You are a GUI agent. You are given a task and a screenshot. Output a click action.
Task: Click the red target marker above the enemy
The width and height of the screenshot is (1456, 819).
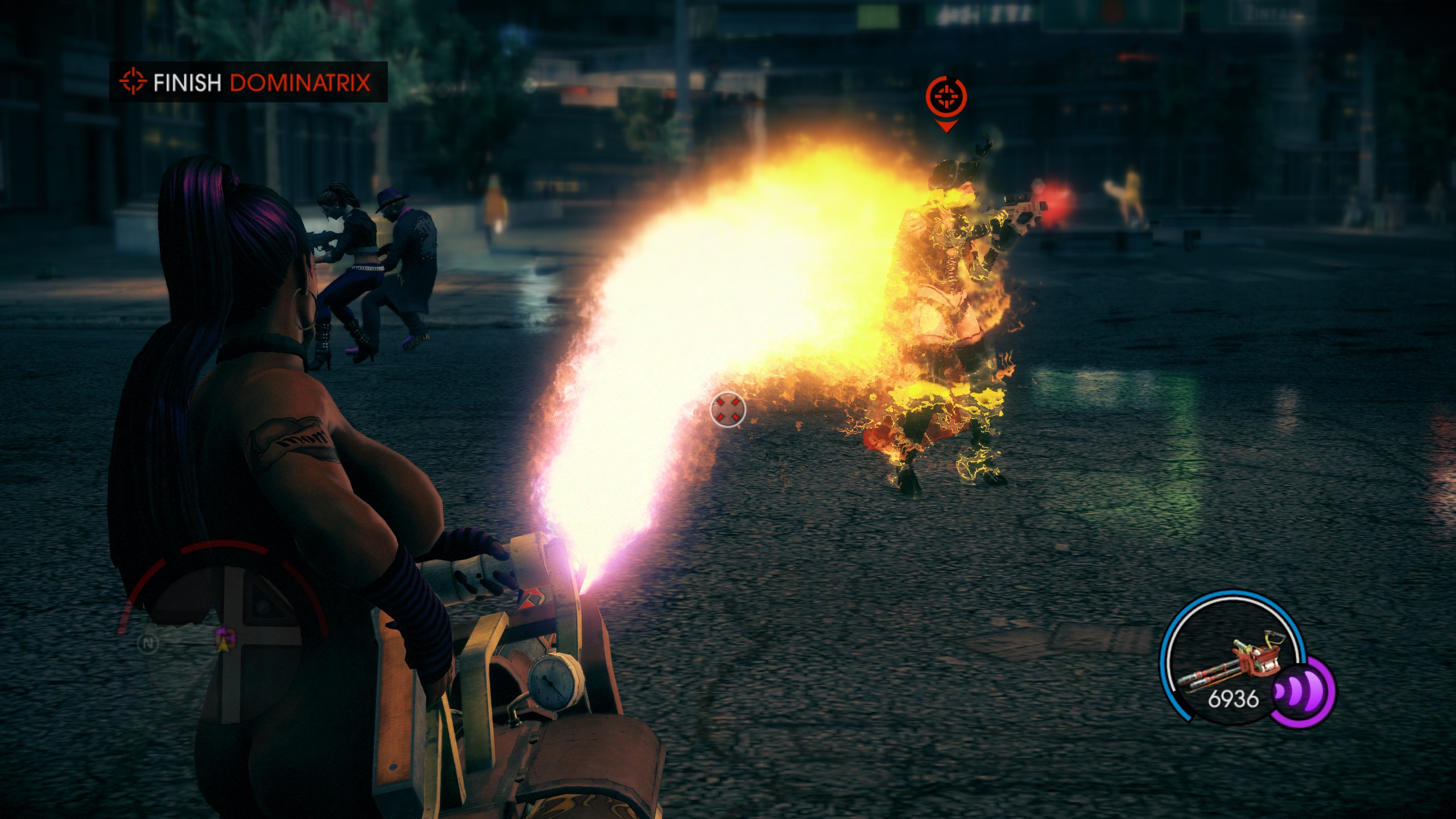945,98
